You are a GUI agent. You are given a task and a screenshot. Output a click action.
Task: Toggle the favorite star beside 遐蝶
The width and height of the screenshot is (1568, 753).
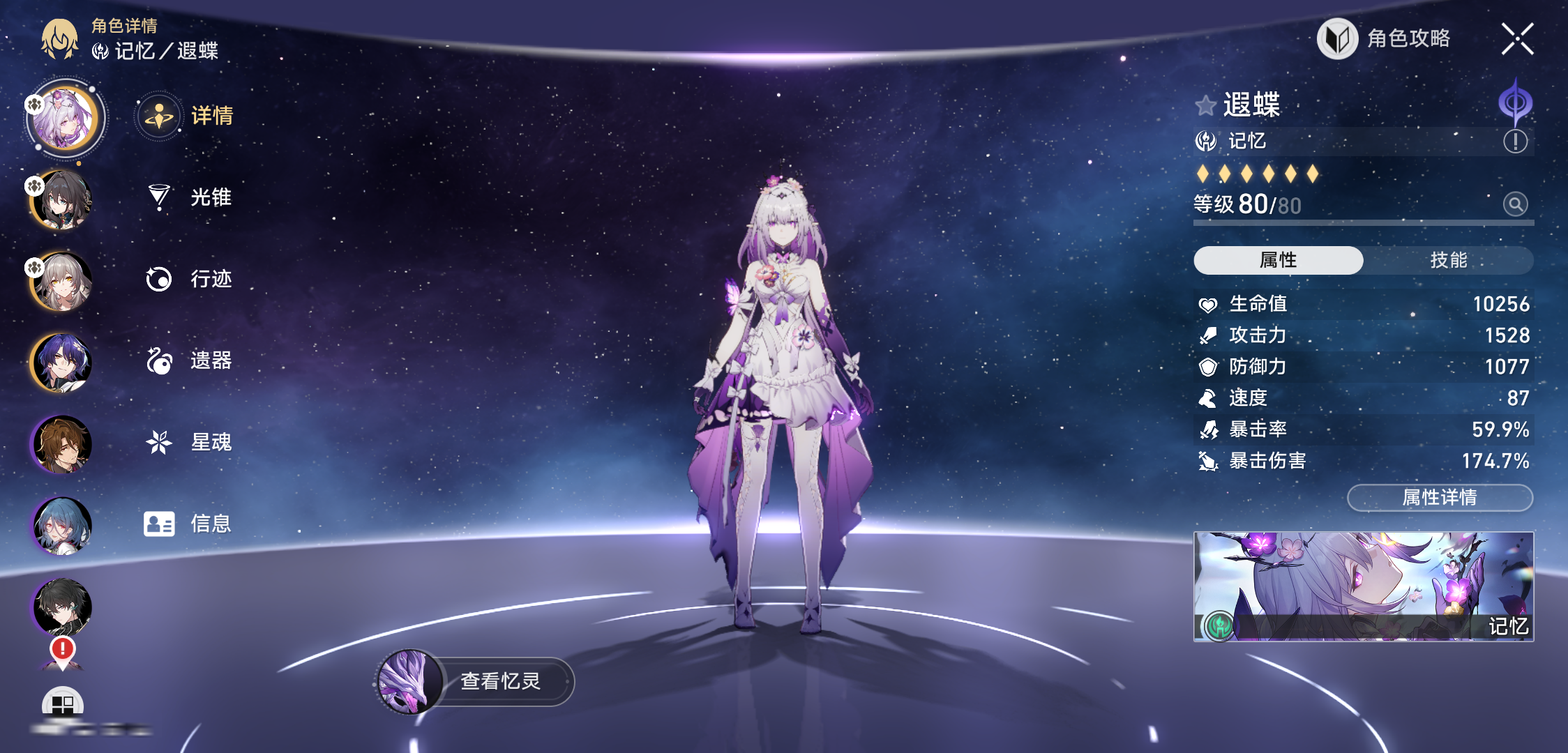click(1205, 106)
